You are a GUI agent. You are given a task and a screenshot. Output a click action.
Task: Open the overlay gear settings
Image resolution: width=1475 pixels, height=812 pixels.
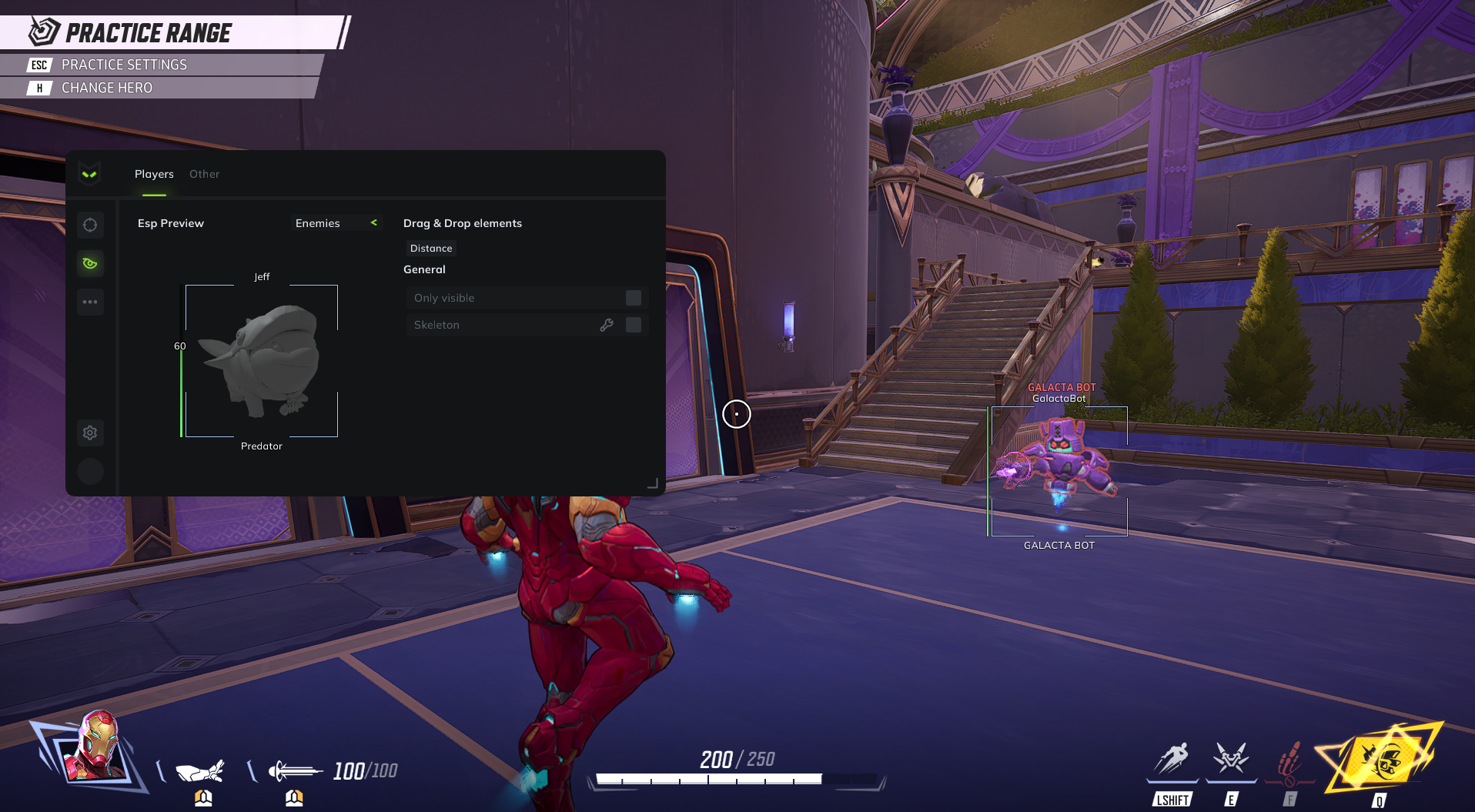pyautogui.click(x=90, y=433)
